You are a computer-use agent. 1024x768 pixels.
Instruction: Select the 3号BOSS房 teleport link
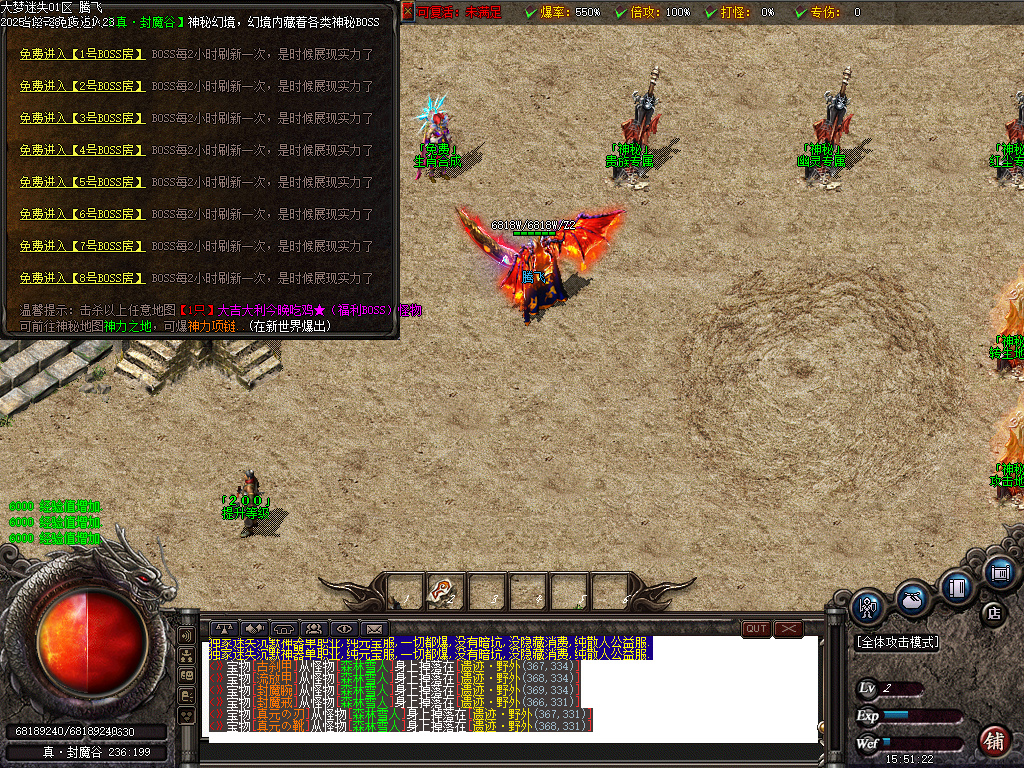(82, 118)
